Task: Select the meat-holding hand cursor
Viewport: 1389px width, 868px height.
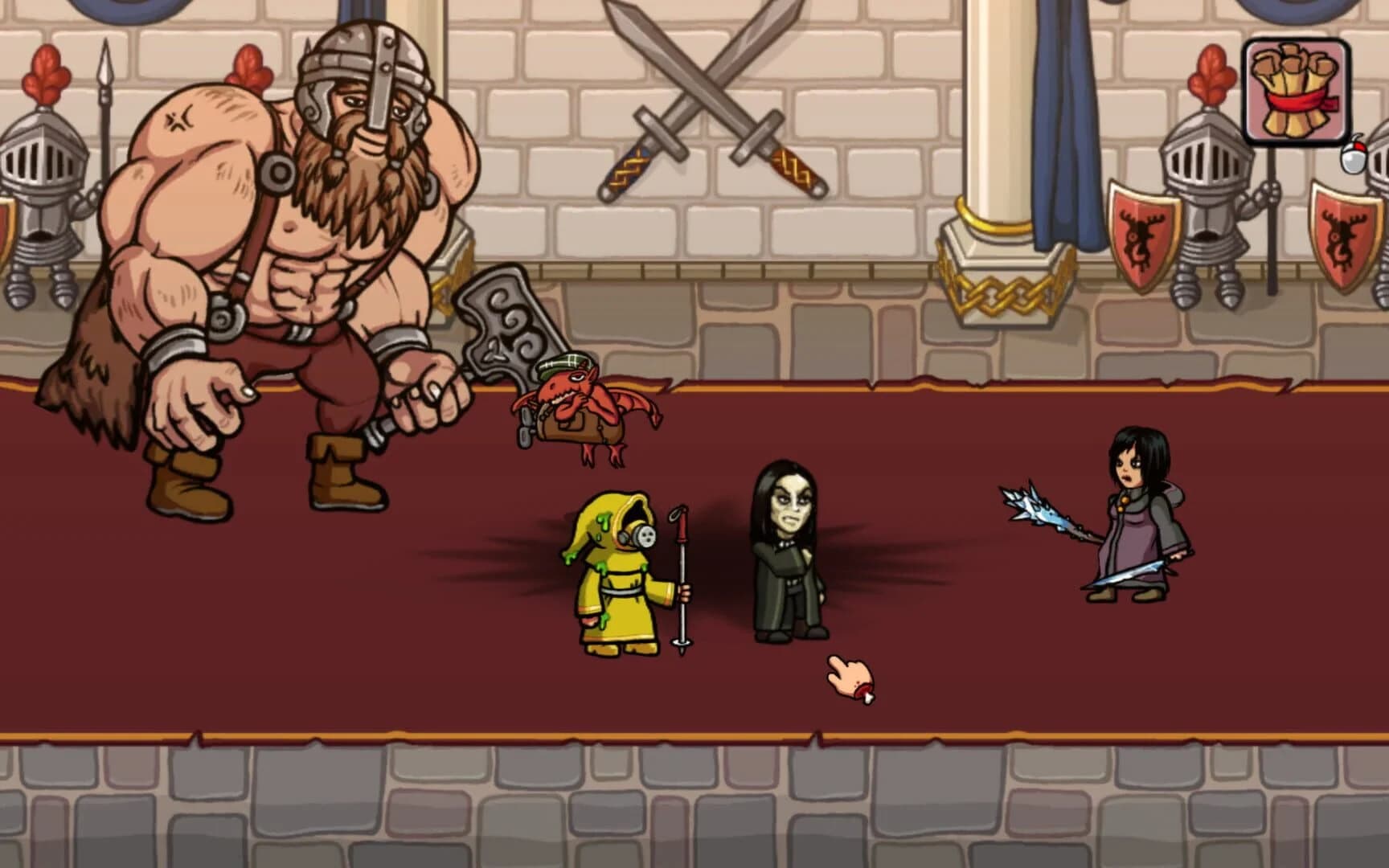Action: (x=848, y=675)
